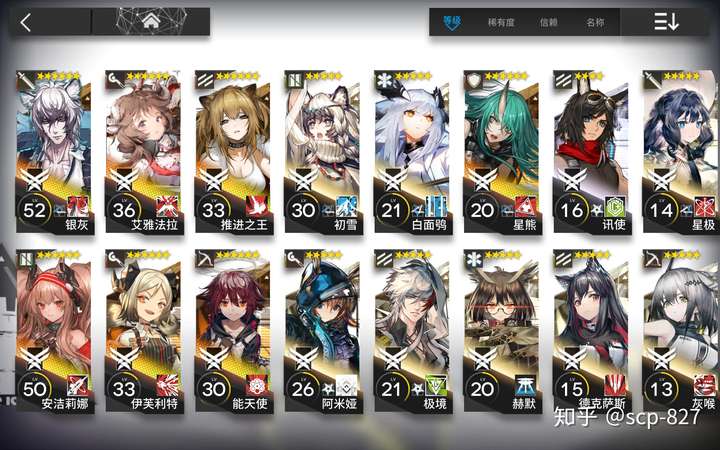Toggle the sort order direction button
Screen dimensions: 720x450
coord(668,22)
